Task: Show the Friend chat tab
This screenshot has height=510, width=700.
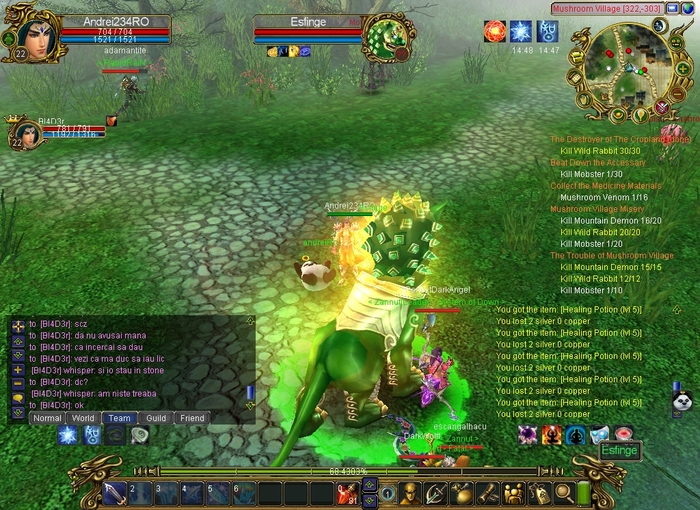Action: pyautogui.click(x=192, y=418)
